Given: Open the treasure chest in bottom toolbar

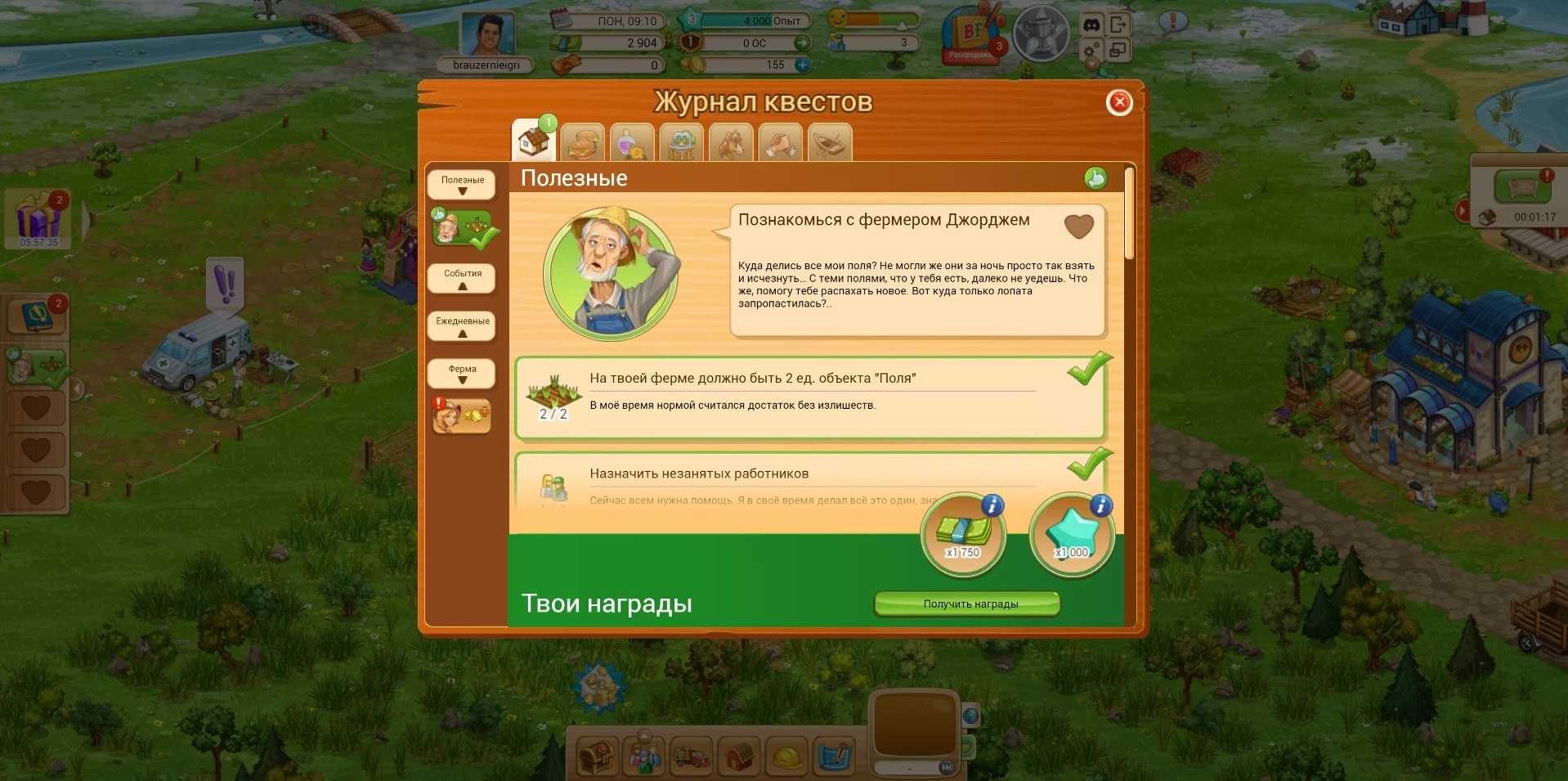Looking at the screenshot, I should [x=597, y=756].
